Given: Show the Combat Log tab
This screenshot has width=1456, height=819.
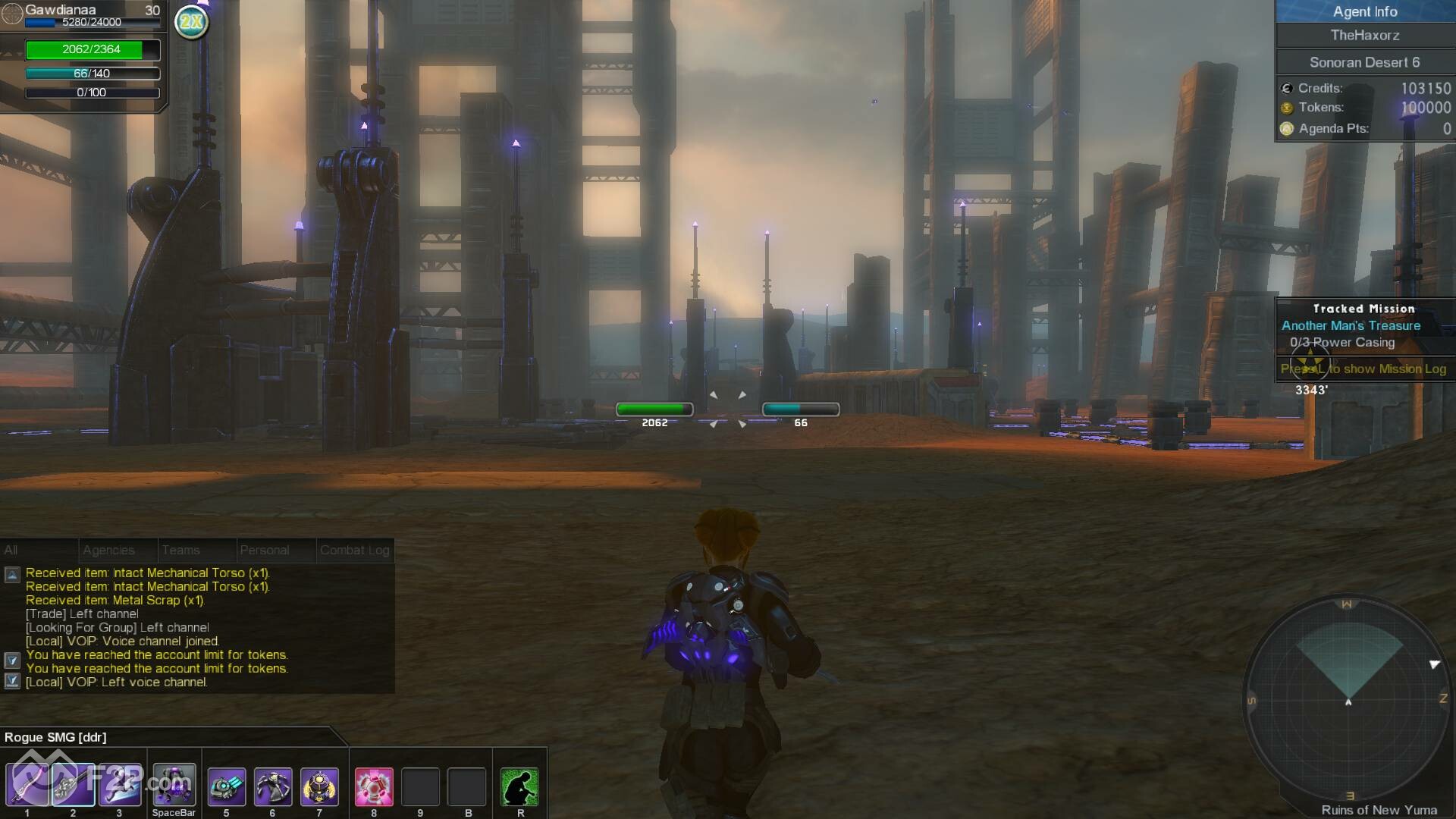Looking at the screenshot, I should tap(354, 550).
